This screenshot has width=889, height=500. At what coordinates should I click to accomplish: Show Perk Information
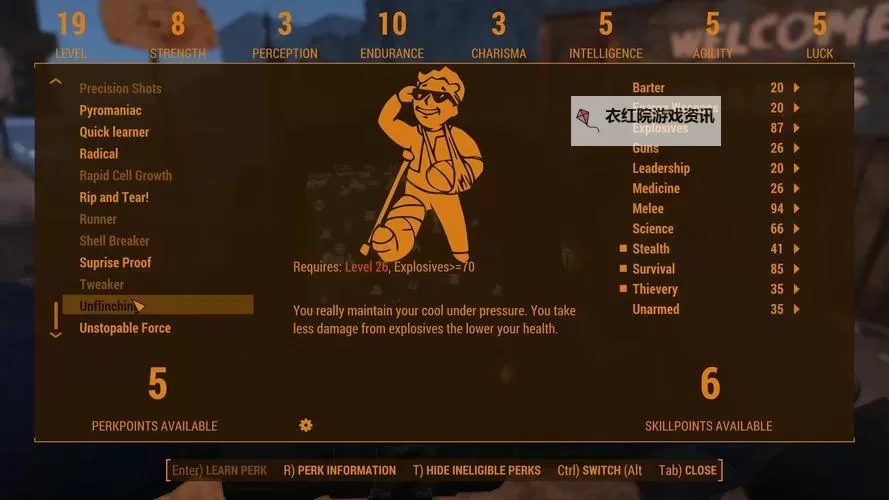339,470
